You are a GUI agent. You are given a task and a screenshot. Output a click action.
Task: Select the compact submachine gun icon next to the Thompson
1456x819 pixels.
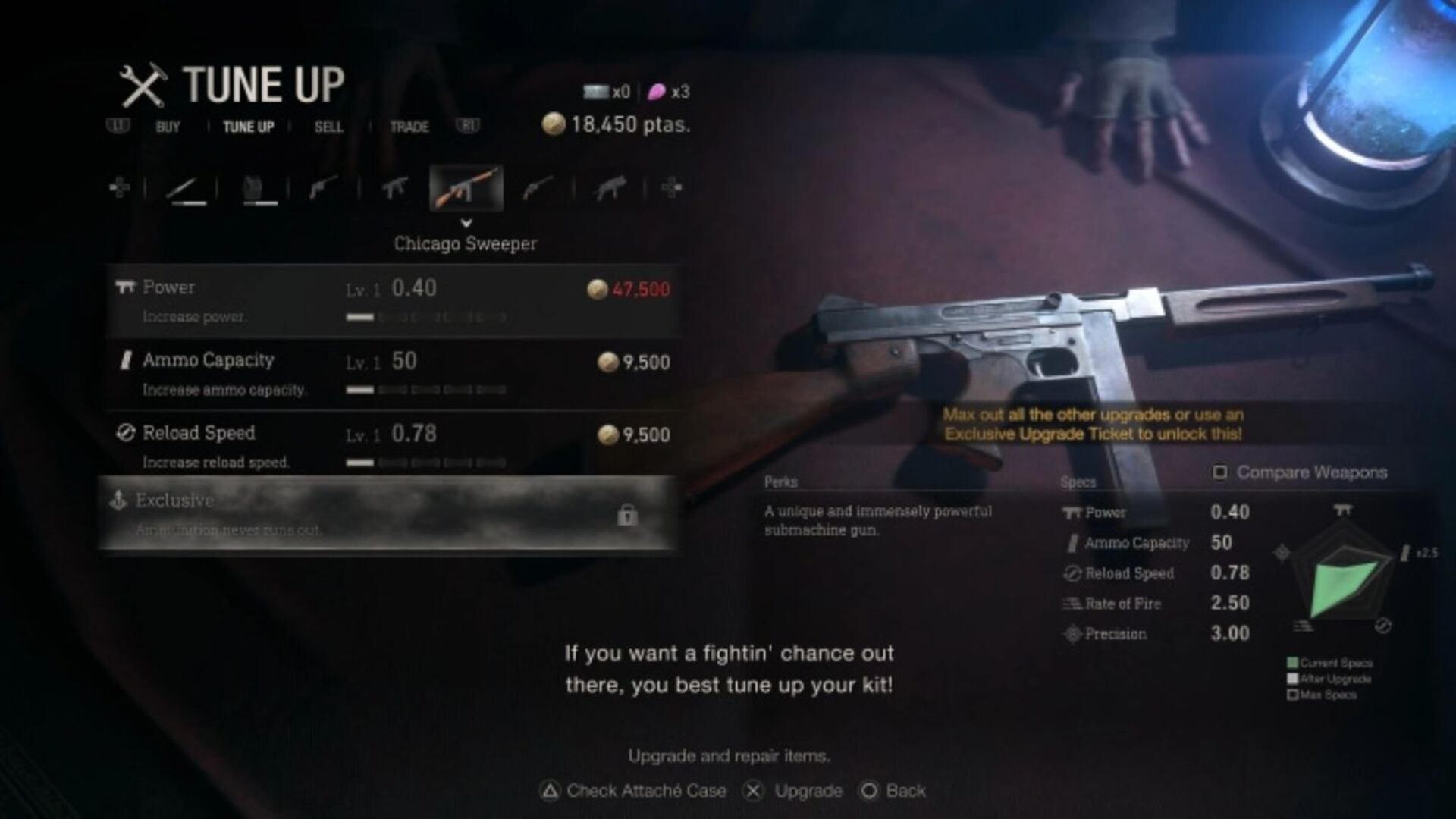(x=394, y=188)
